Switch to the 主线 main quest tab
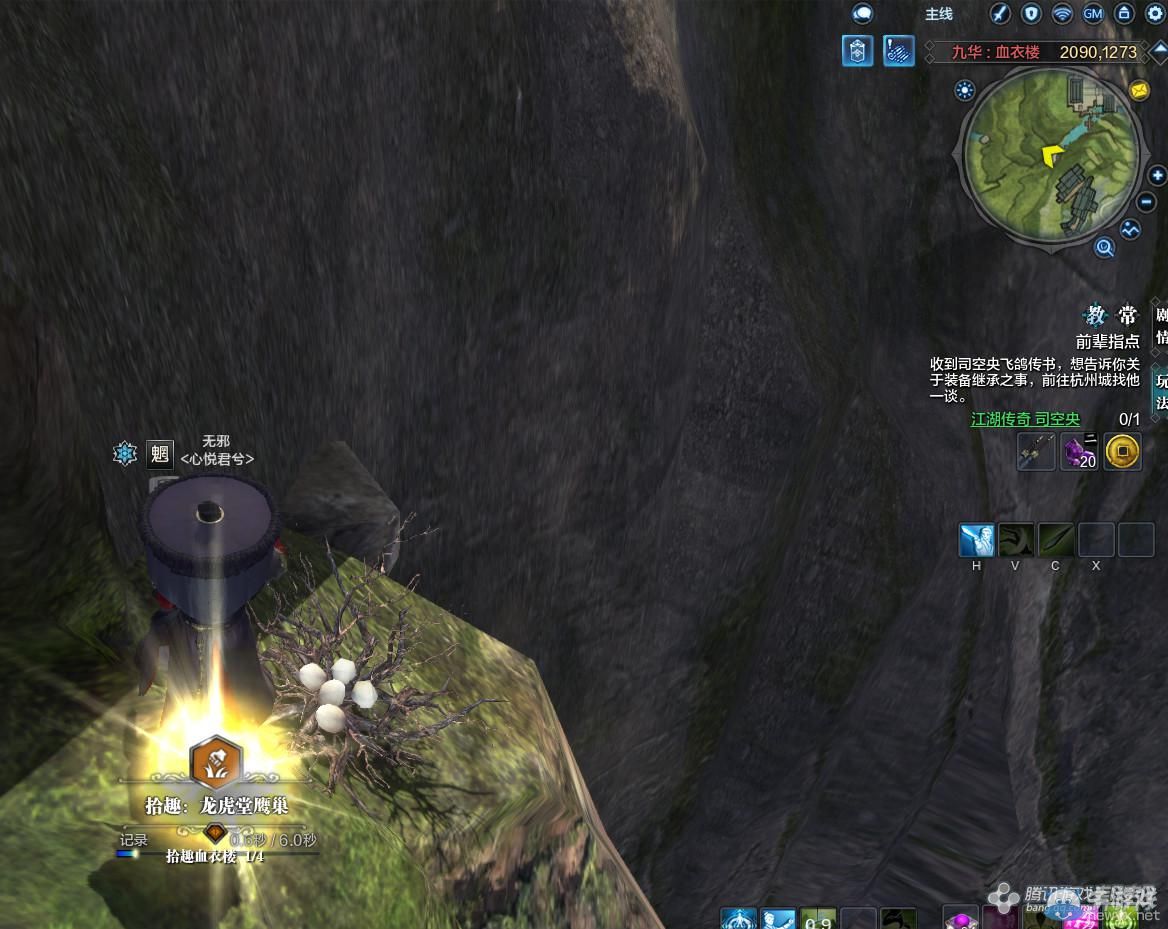This screenshot has height=929, width=1168. (x=939, y=14)
